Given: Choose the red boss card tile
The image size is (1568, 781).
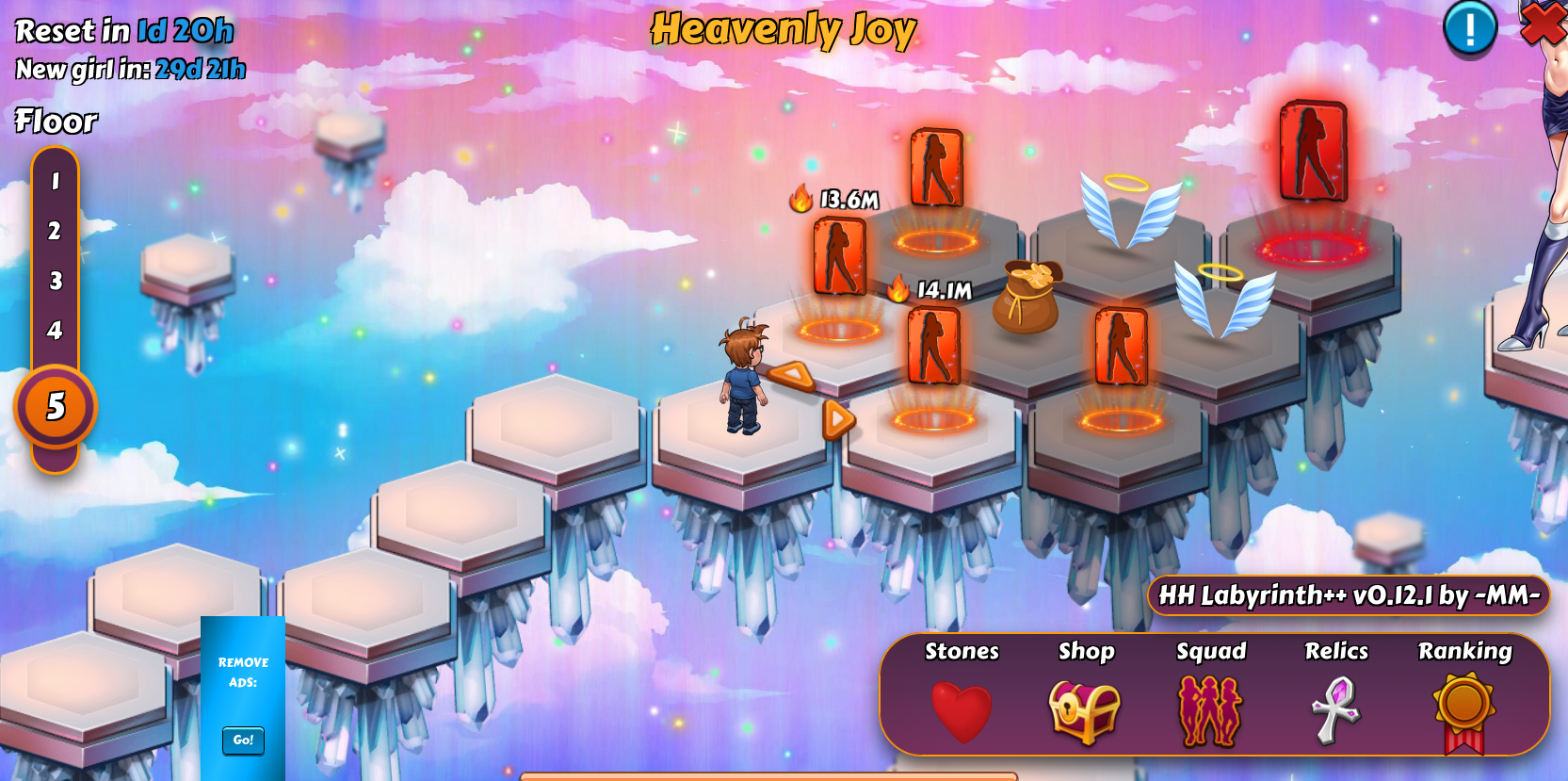Looking at the screenshot, I should point(1313,151).
